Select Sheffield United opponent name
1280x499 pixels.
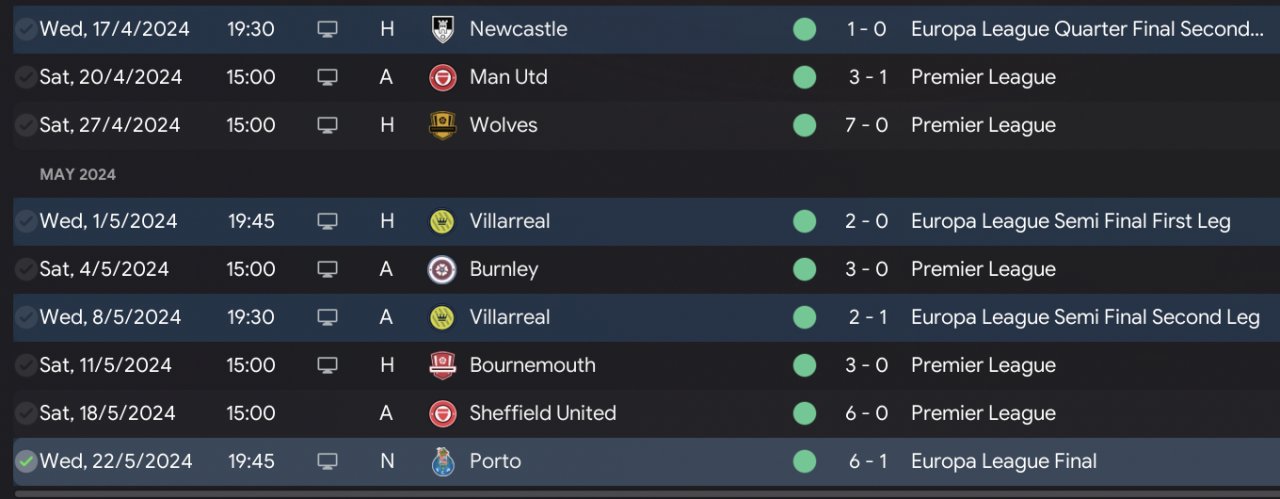542,413
